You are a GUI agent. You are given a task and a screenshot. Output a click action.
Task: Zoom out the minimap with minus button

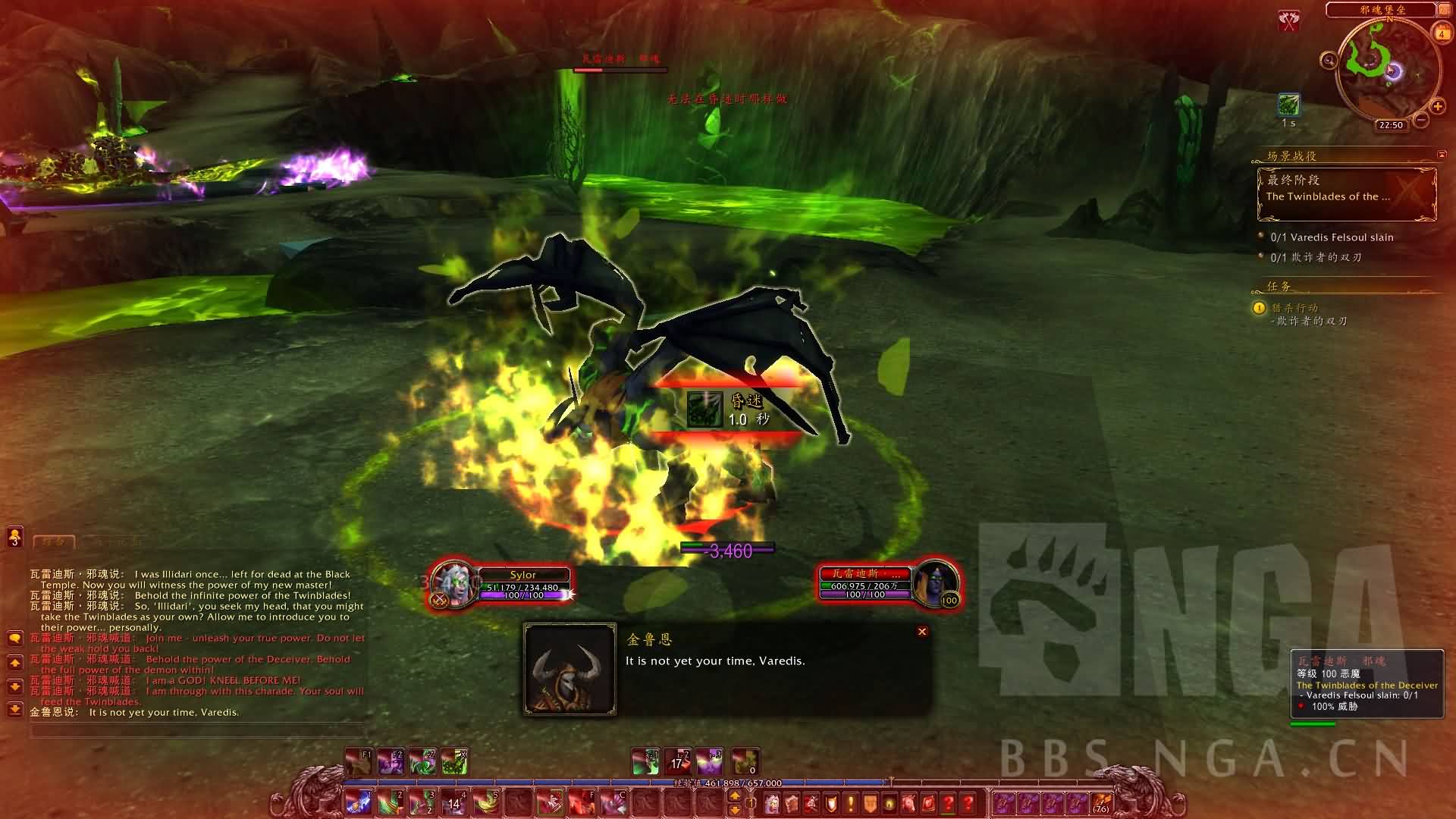(1422, 120)
